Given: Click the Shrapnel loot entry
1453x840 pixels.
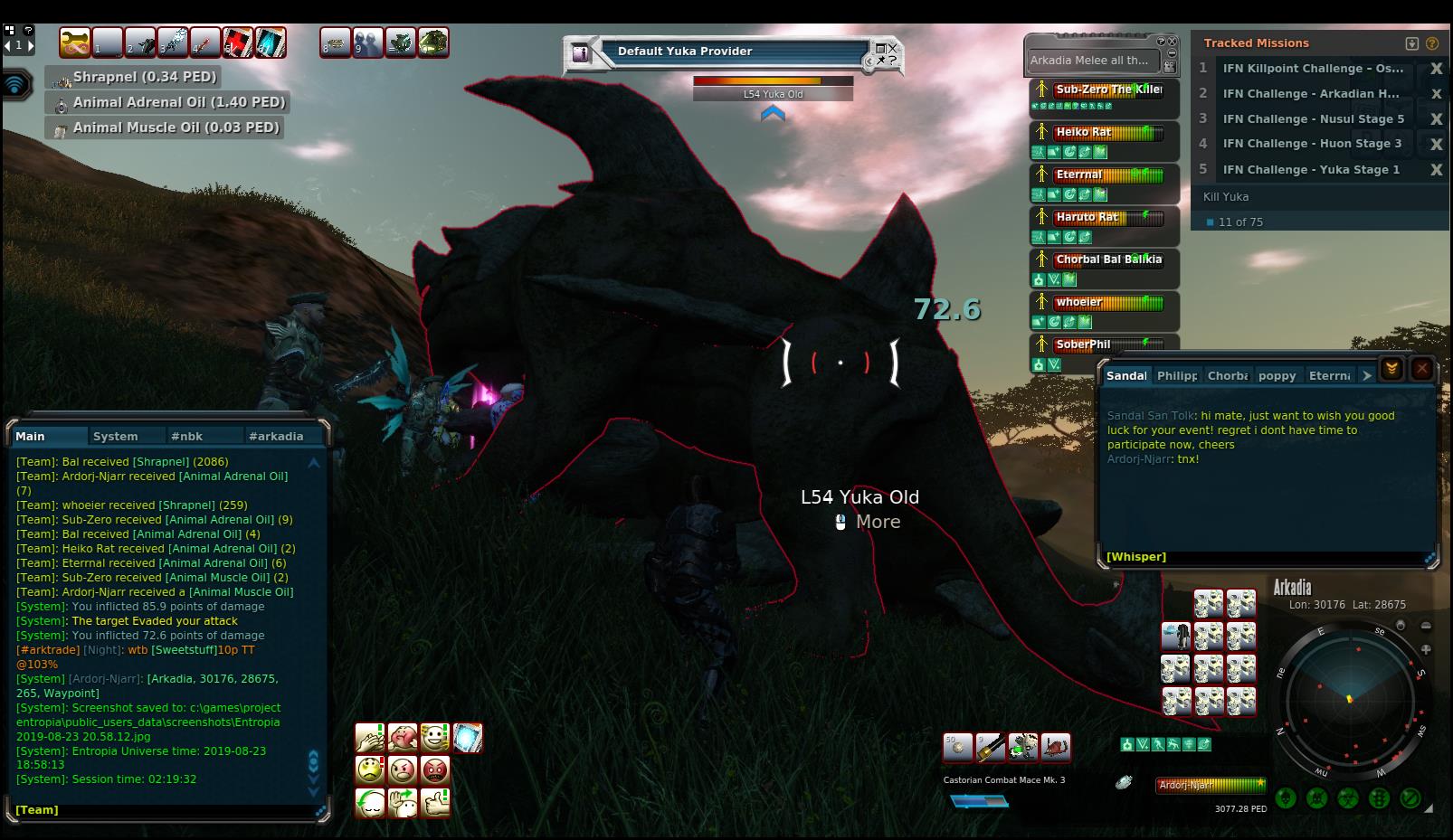Looking at the screenshot, I should 145,77.
